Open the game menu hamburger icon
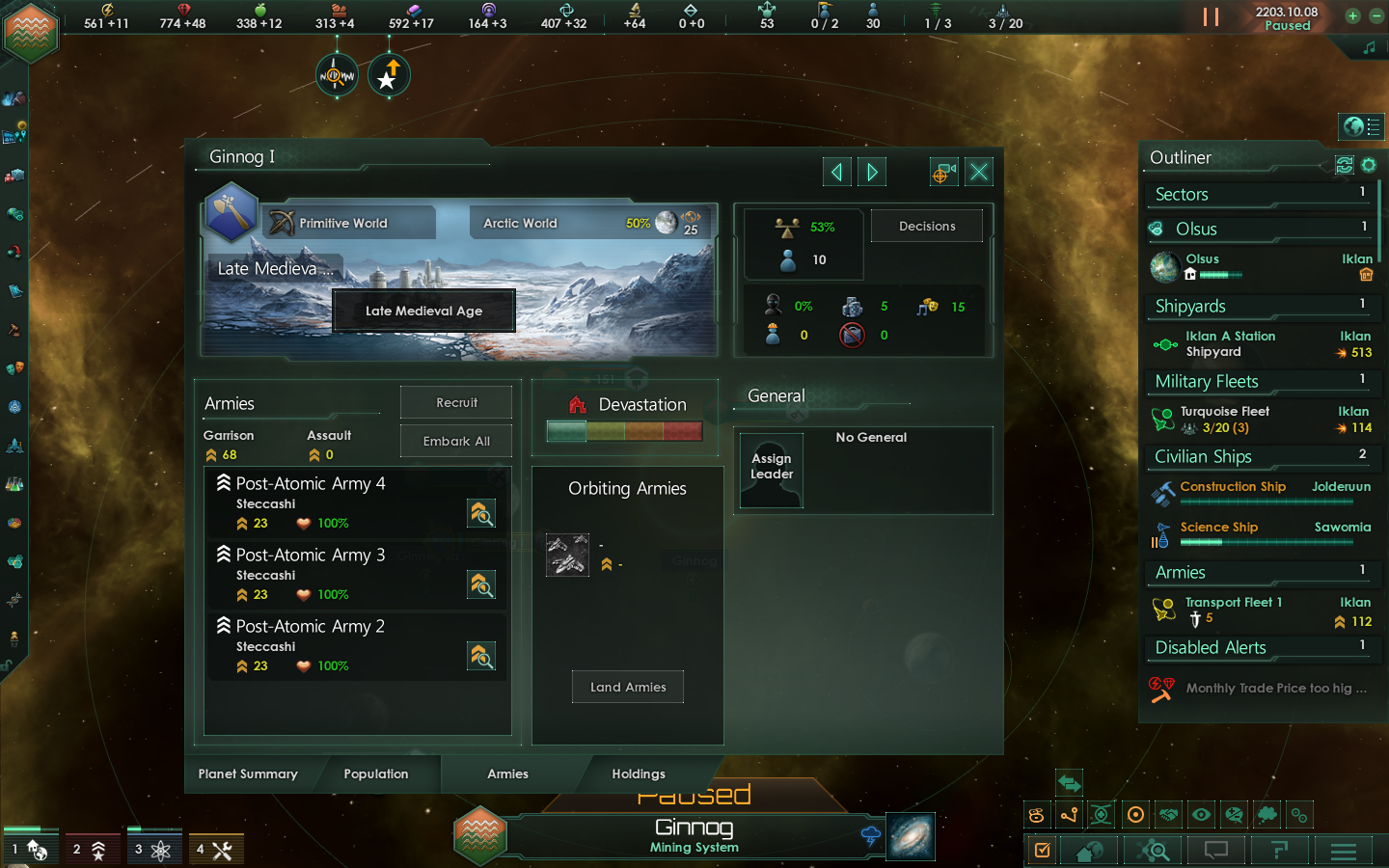 pos(1344,851)
